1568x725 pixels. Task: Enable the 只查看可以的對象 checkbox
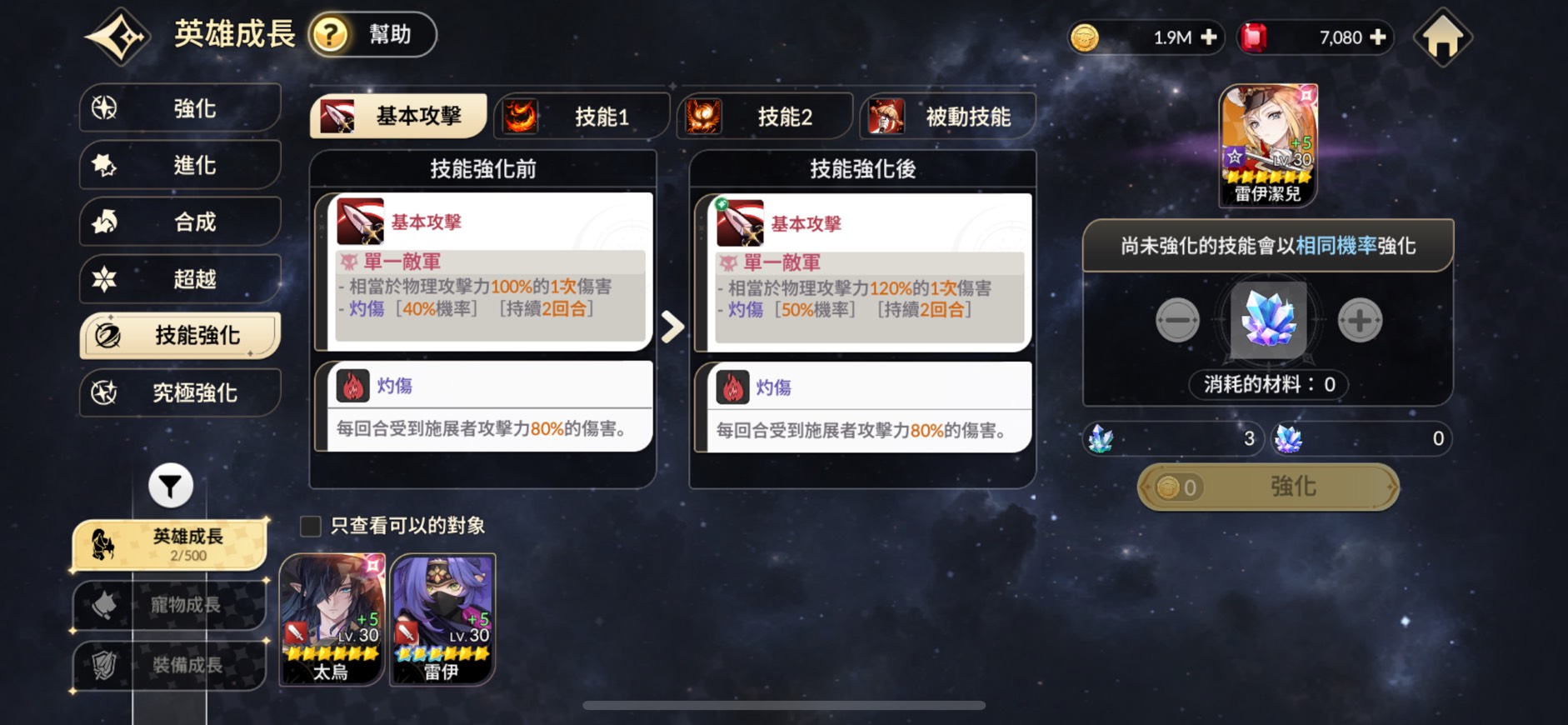309,526
